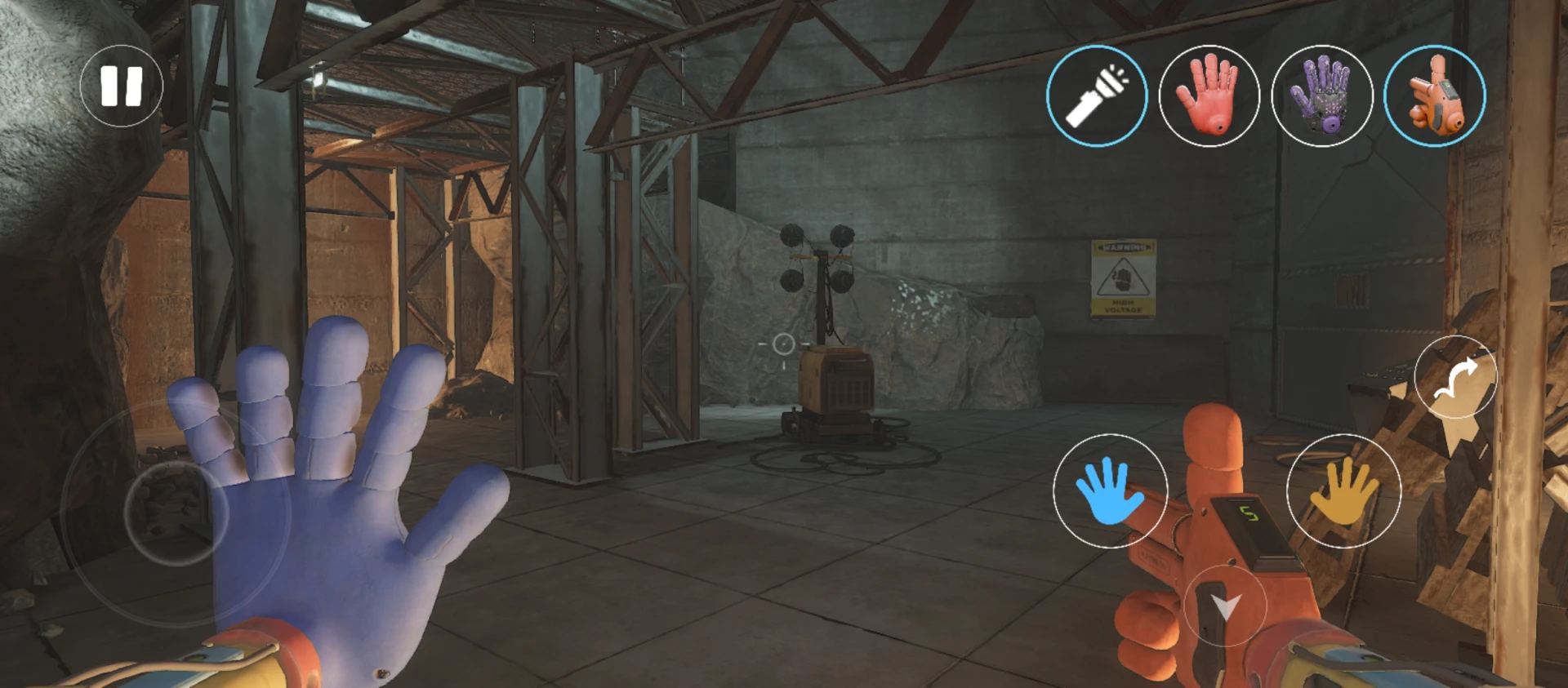Touch the virtual movement joystick
The width and height of the screenshot is (1568, 688).
pyautogui.click(x=176, y=513)
